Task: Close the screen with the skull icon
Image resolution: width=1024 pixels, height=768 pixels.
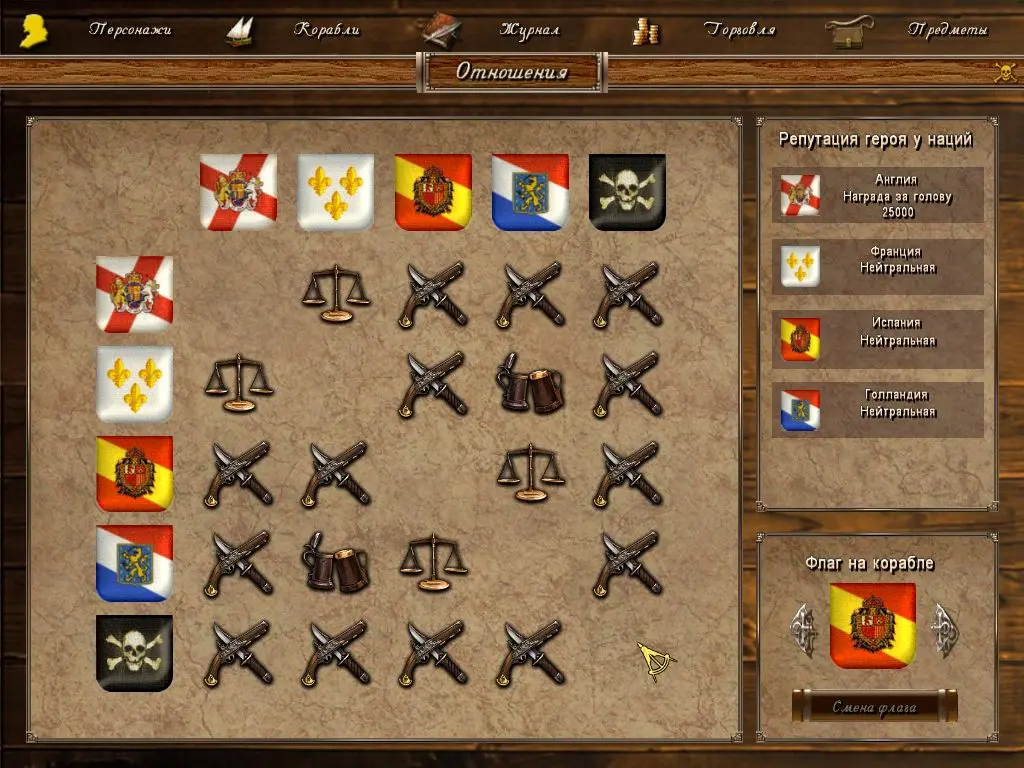Action: click(x=1004, y=71)
